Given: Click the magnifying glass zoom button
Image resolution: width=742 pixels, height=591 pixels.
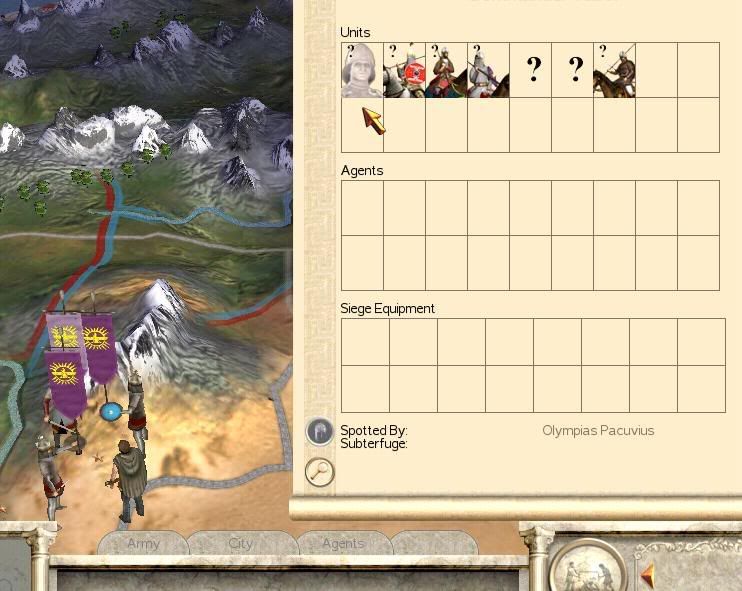Looking at the screenshot, I should (x=319, y=471).
